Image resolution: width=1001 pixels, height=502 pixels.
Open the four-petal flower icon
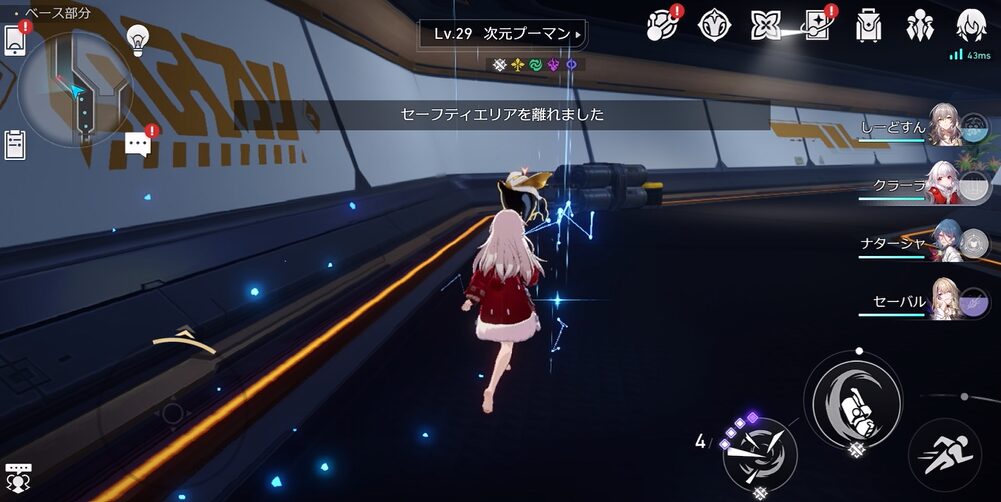pyautogui.click(x=765, y=25)
